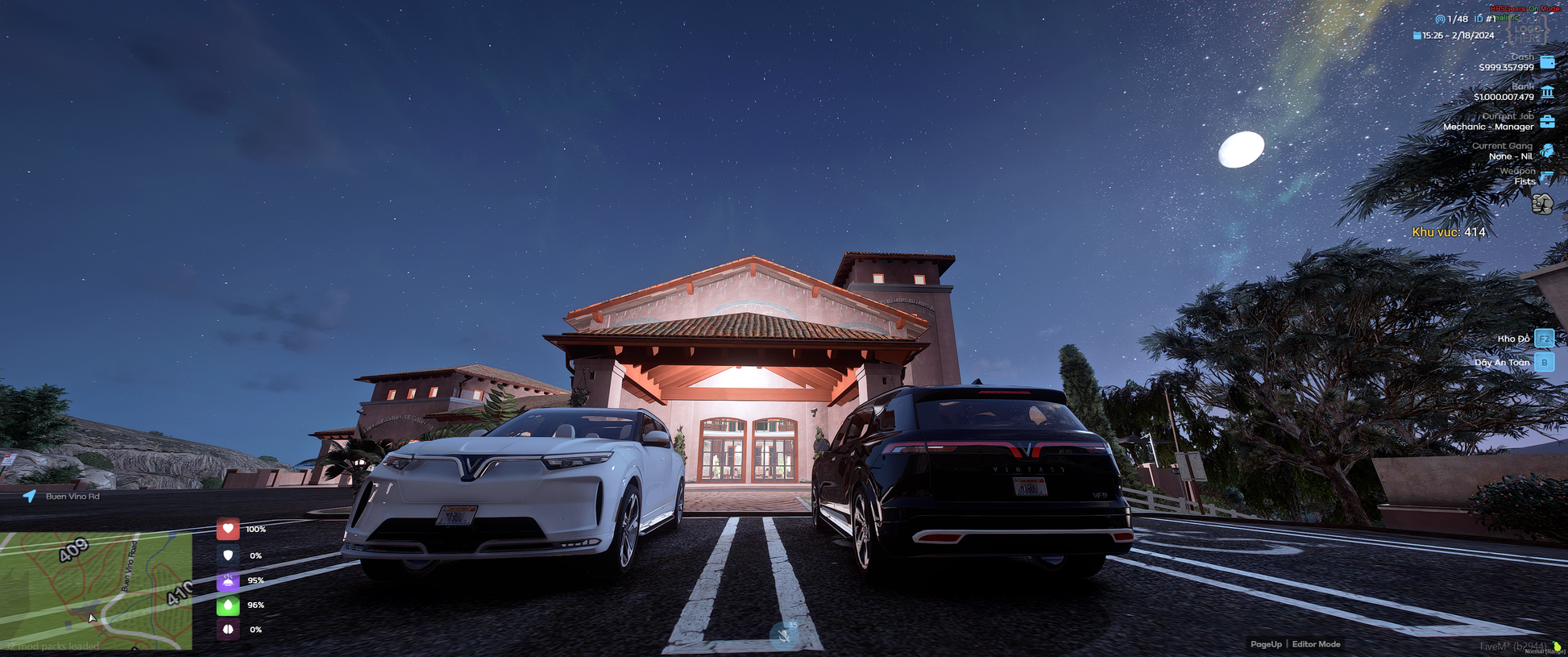1568x657 pixels.
Task: Click the Current Gang icon
Action: click(1547, 151)
